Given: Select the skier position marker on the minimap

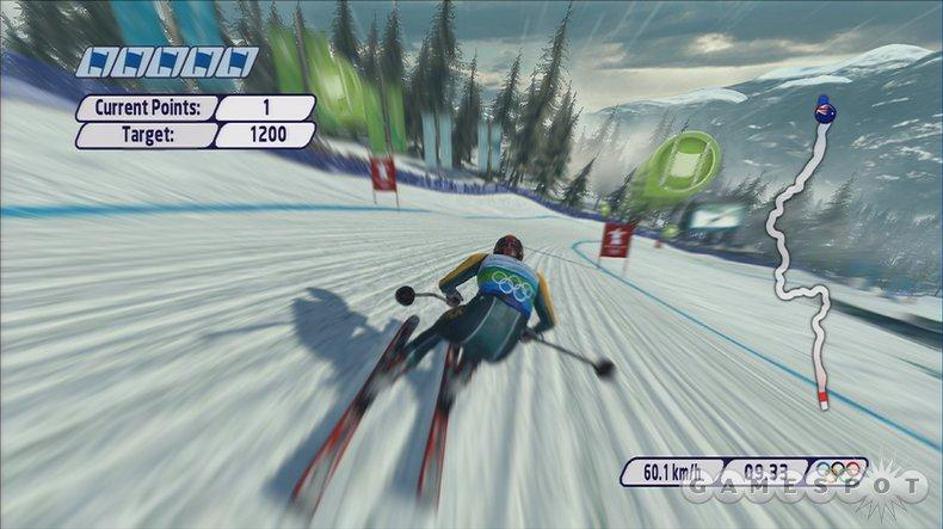Looking at the screenshot, I should tap(825, 111).
